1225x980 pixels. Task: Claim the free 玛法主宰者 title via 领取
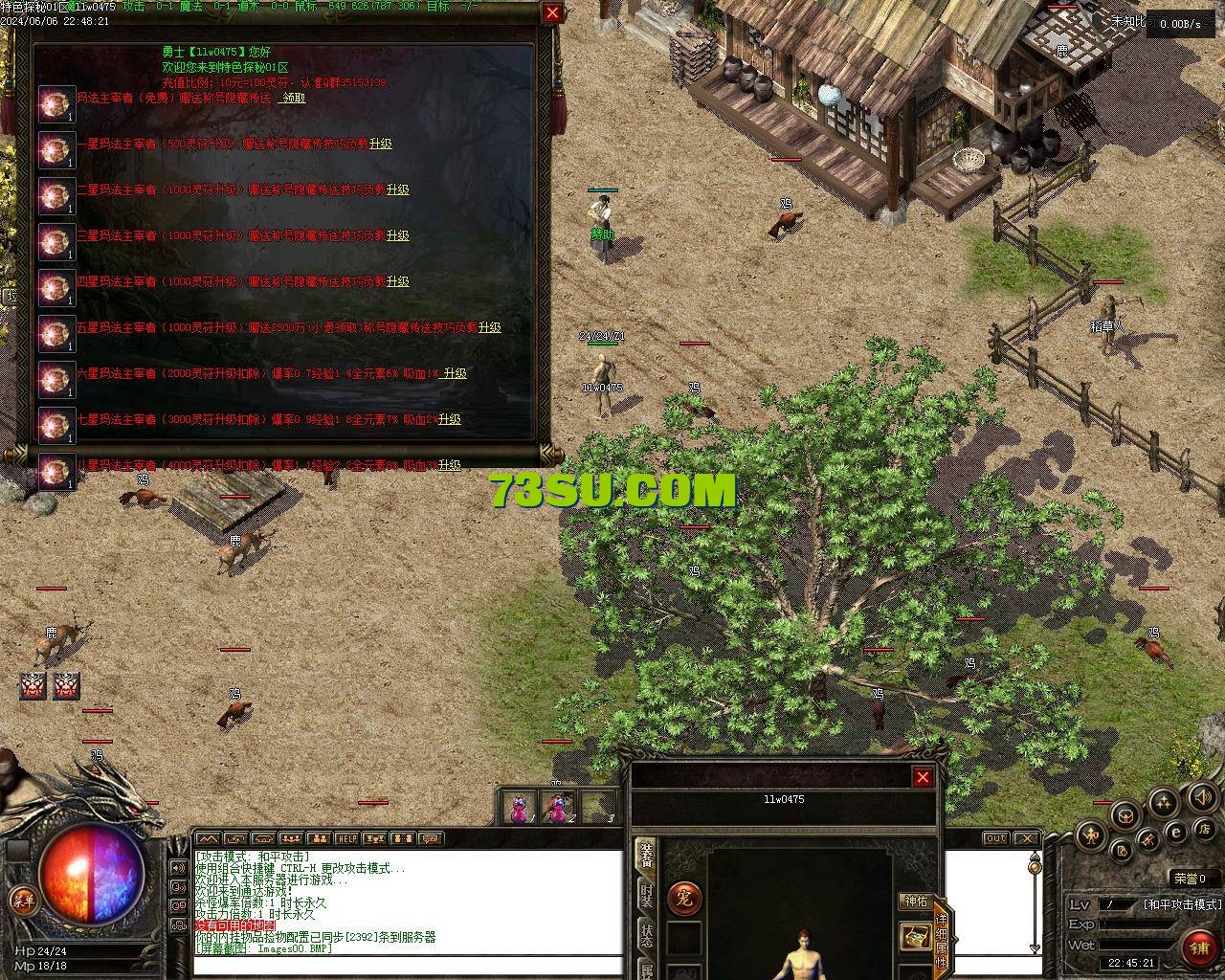(x=292, y=98)
